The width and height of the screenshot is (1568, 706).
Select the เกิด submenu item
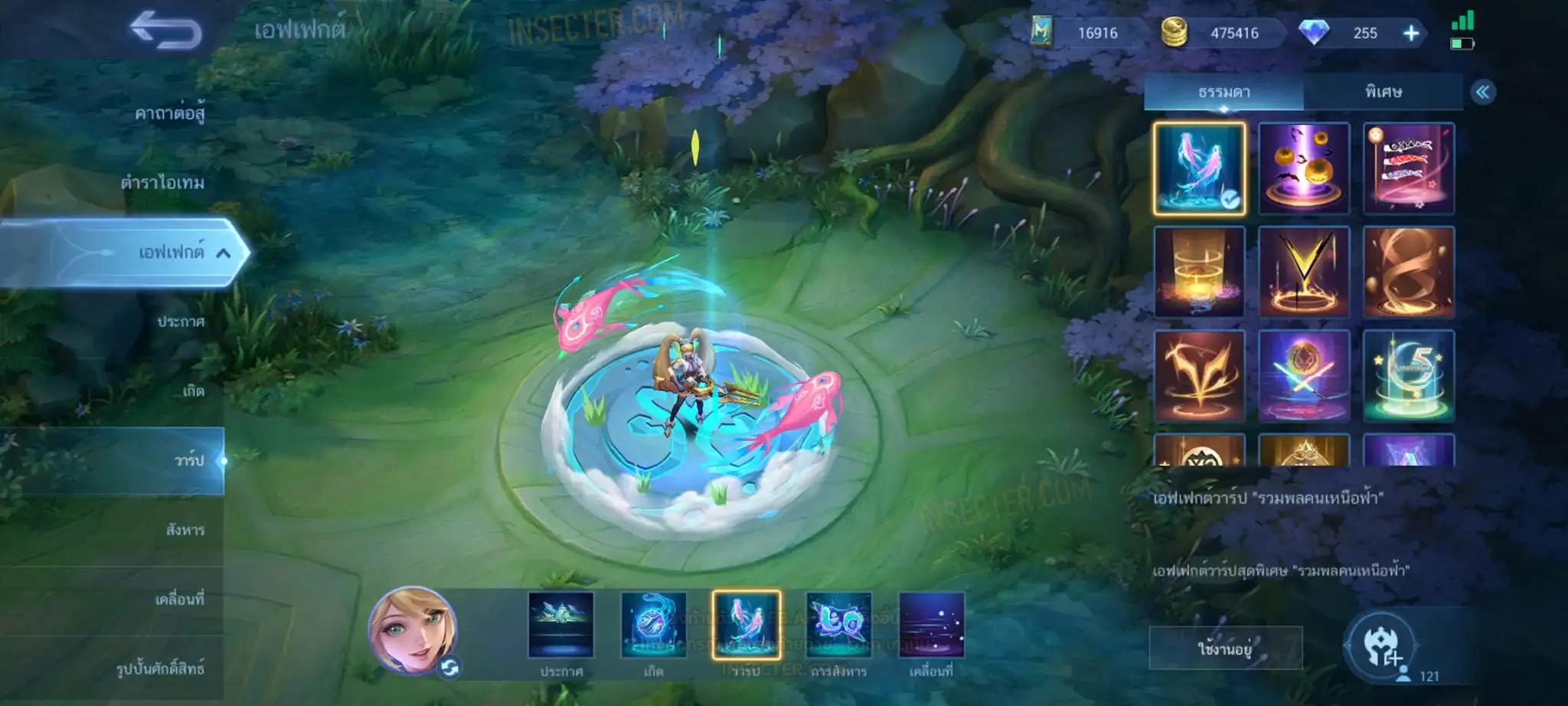click(193, 391)
